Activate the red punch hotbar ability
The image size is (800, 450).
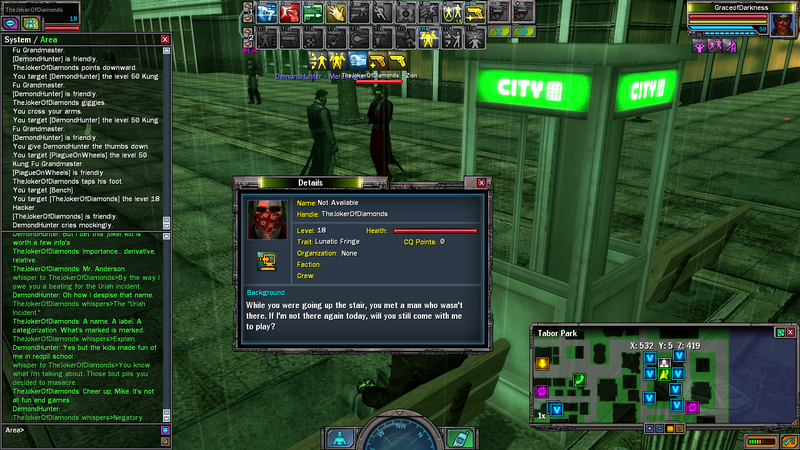(x=289, y=13)
